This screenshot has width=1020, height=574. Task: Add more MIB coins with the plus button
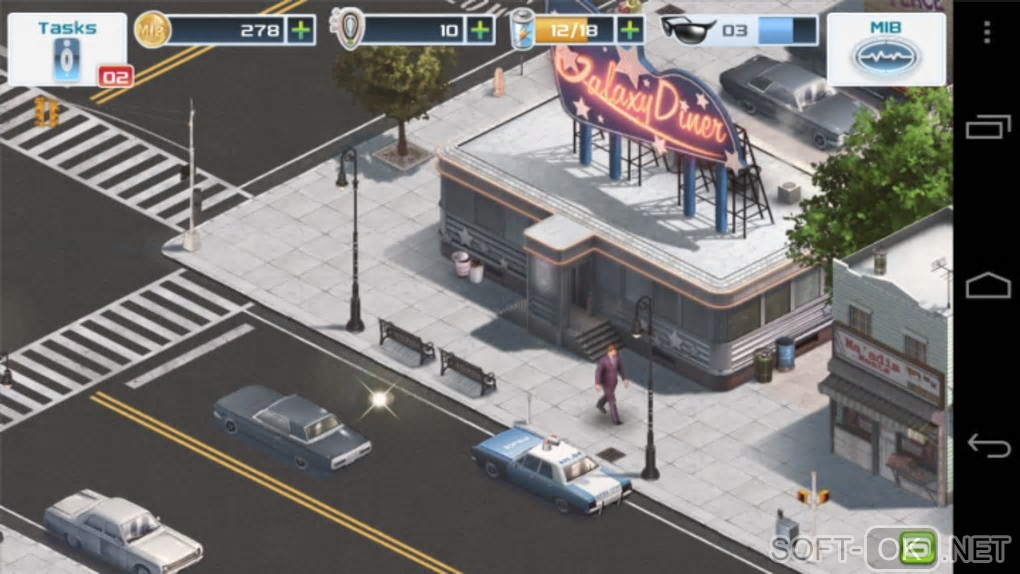coord(300,30)
